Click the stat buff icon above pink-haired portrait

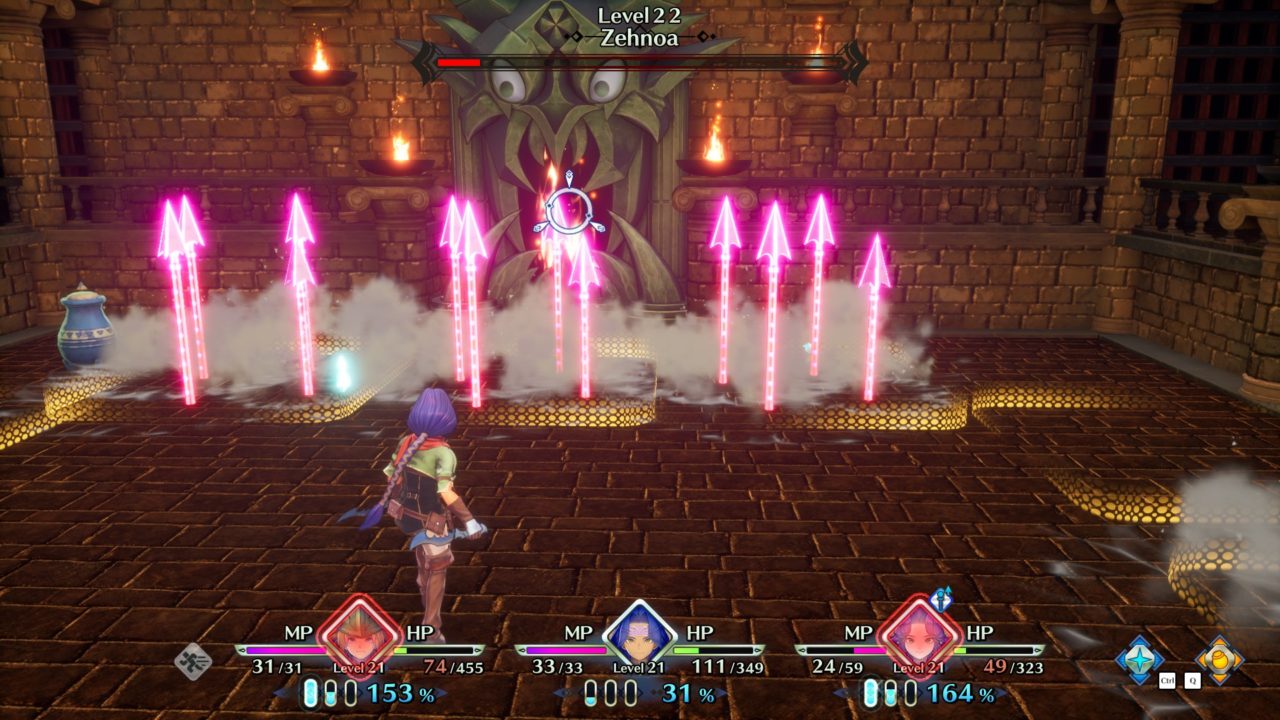(940, 599)
